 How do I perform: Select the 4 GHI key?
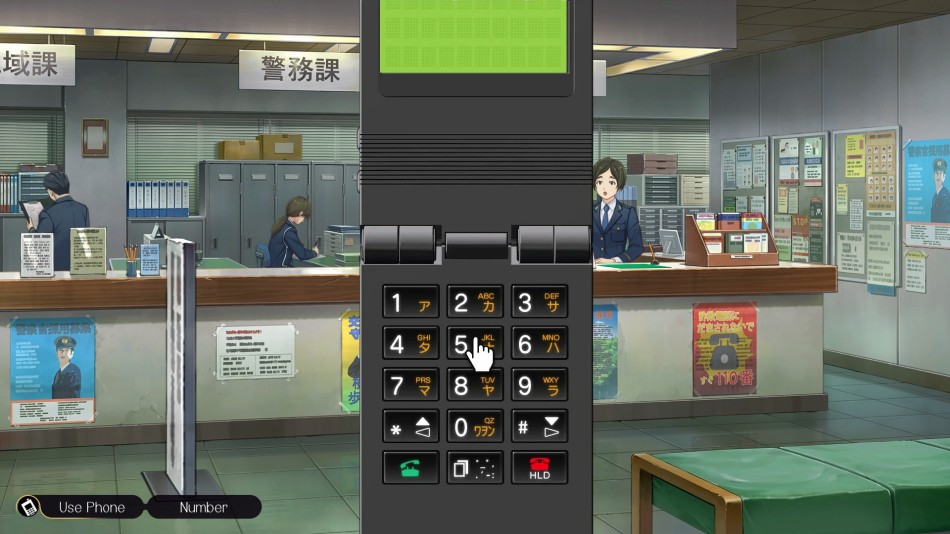click(411, 344)
